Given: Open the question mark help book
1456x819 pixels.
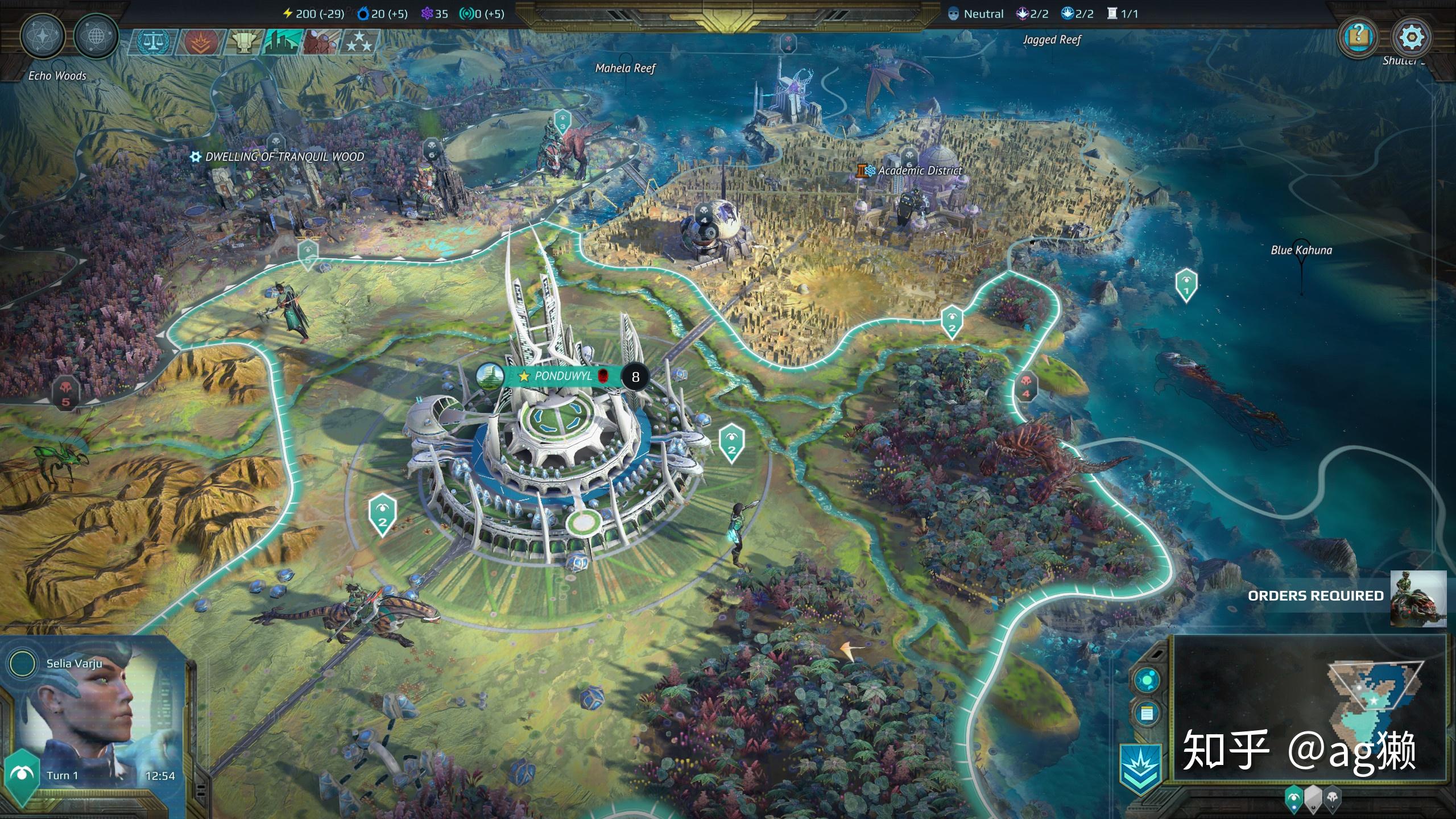Looking at the screenshot, I should click(1358, 38).
